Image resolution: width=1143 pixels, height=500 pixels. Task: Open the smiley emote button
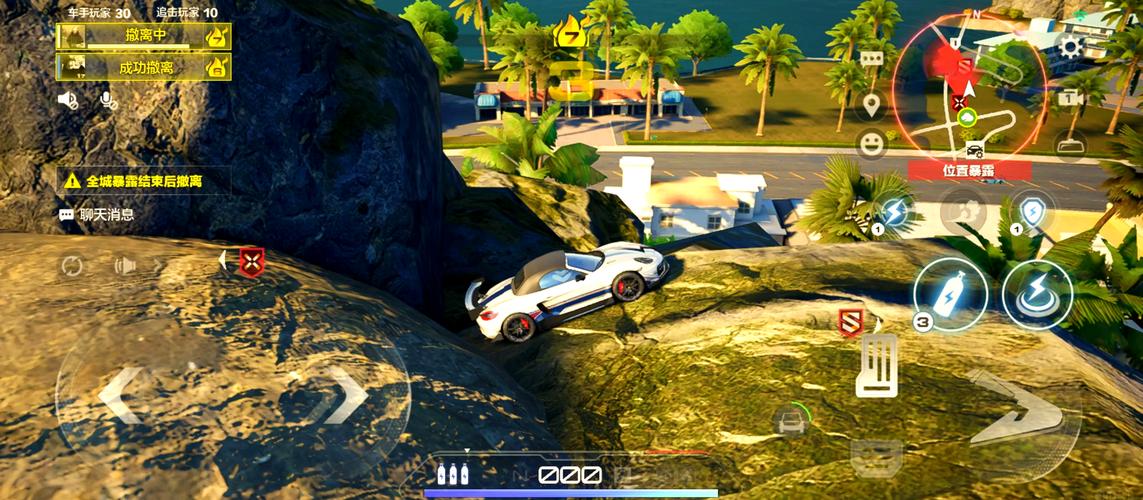[872, 143]
